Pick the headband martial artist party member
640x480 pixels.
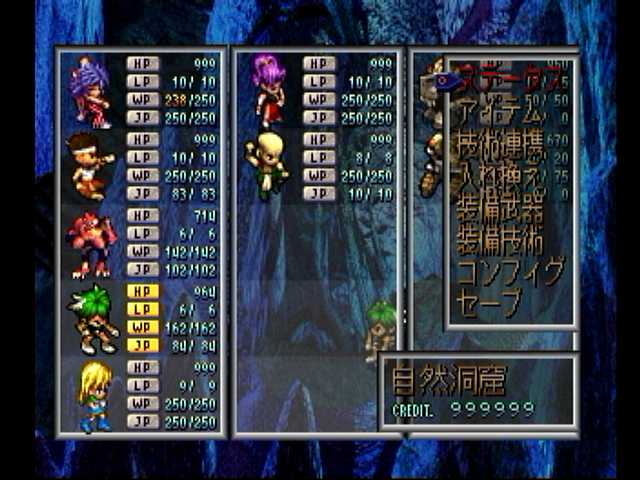[x=91, y=166]
